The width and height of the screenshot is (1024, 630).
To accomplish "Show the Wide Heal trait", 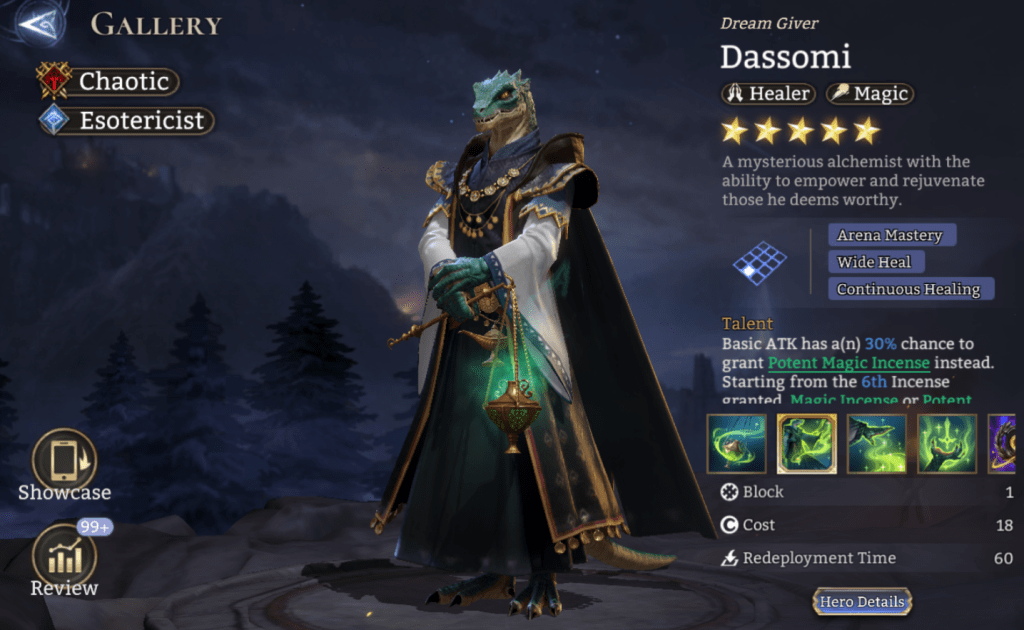I will click(875, 262).
